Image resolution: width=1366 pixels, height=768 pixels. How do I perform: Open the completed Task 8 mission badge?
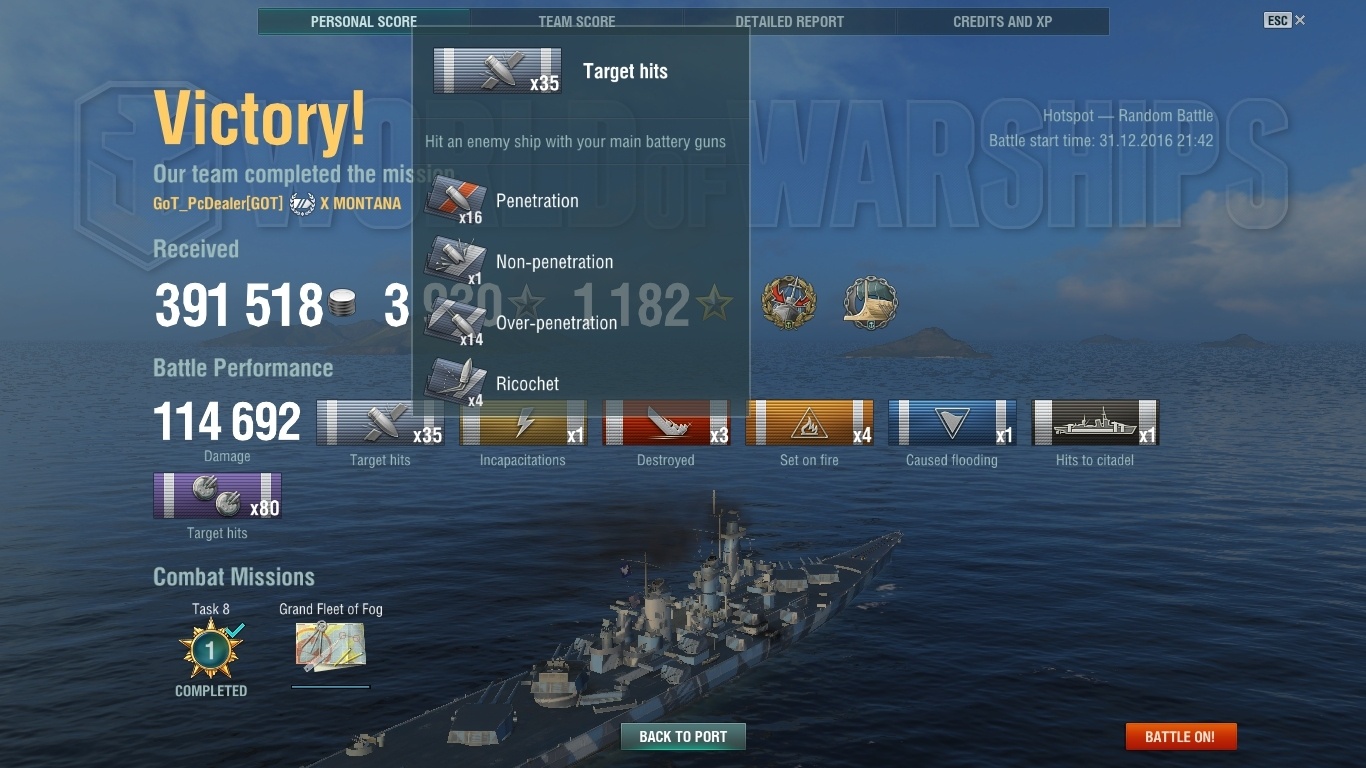click(x=211, y=651)
